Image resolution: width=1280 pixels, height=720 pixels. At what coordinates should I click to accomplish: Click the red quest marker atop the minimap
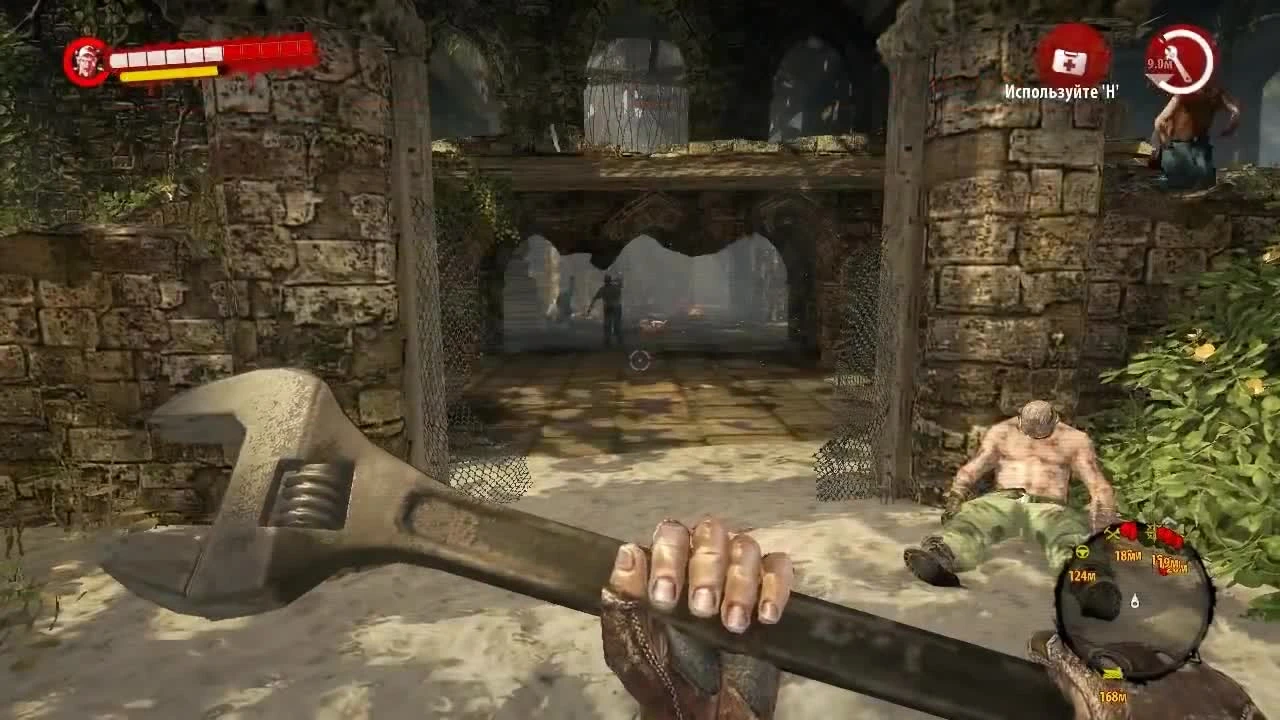point(1170,532)
